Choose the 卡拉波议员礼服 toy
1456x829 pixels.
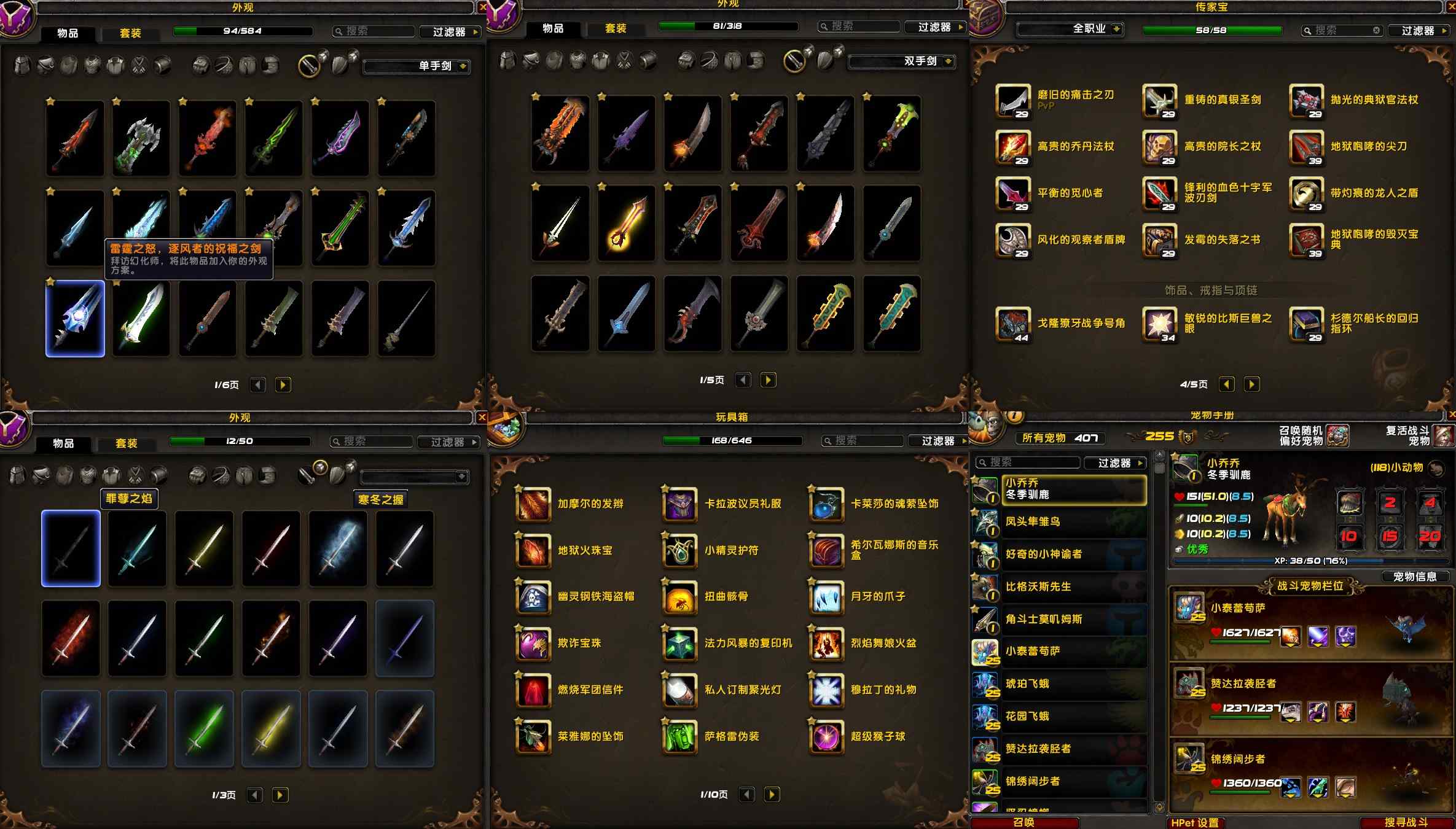(x=680, y=504)
